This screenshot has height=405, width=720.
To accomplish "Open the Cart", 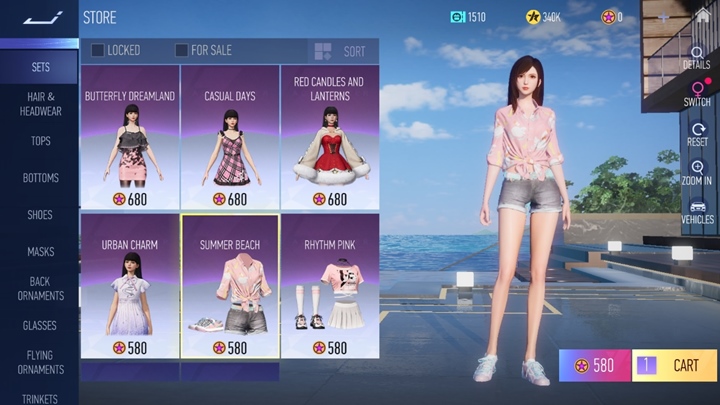I will [x=675, y=365].
